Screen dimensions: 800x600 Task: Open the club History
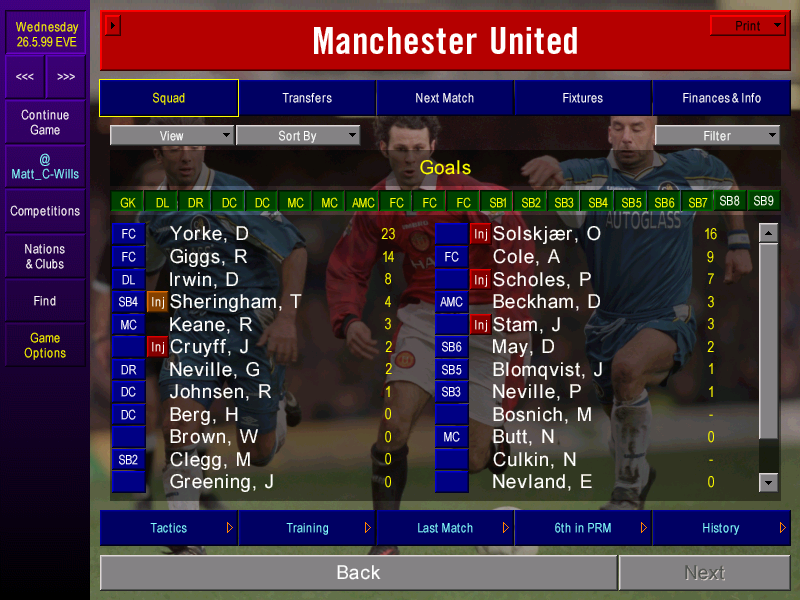point(721,528)
